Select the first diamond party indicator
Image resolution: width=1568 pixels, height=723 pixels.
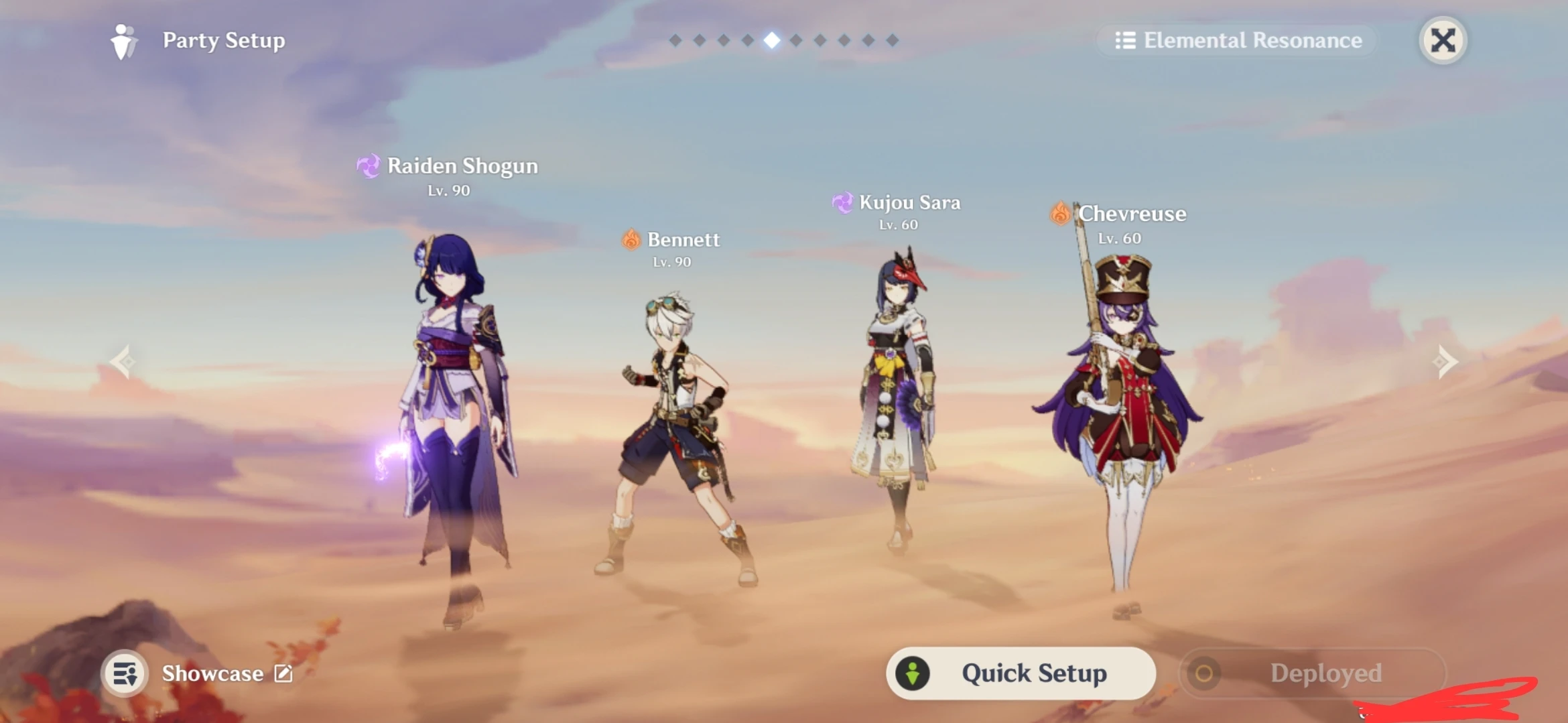(x=676, y=40)
